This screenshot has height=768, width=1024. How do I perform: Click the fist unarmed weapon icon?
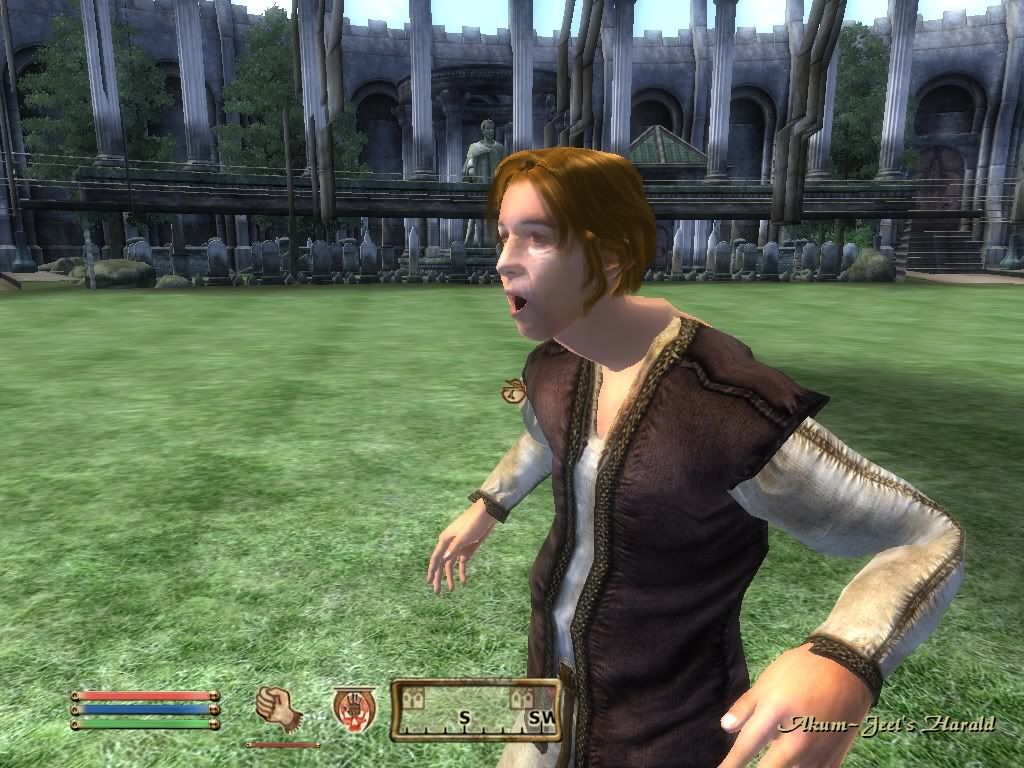[279, 708]
